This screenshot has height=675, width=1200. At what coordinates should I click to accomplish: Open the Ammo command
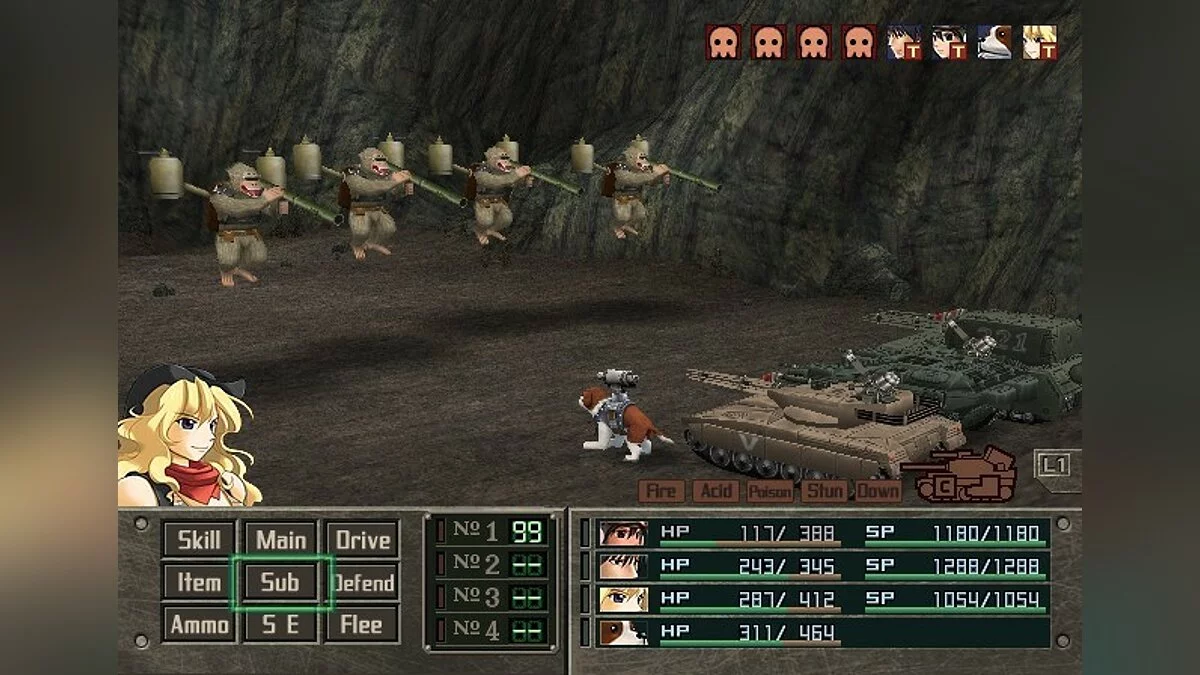point(199,624)
